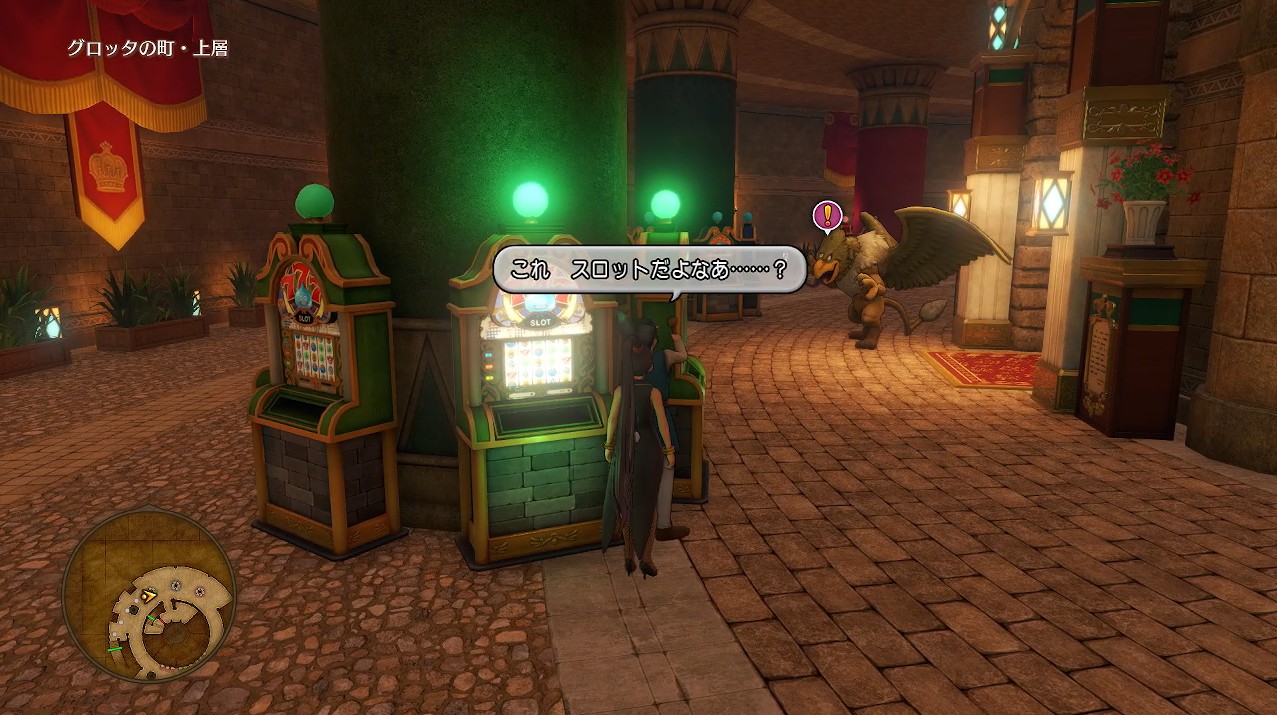Open the circular minimap
Image resolution: width=1277 pixels, height=715 pixels.
coord(148,594)
